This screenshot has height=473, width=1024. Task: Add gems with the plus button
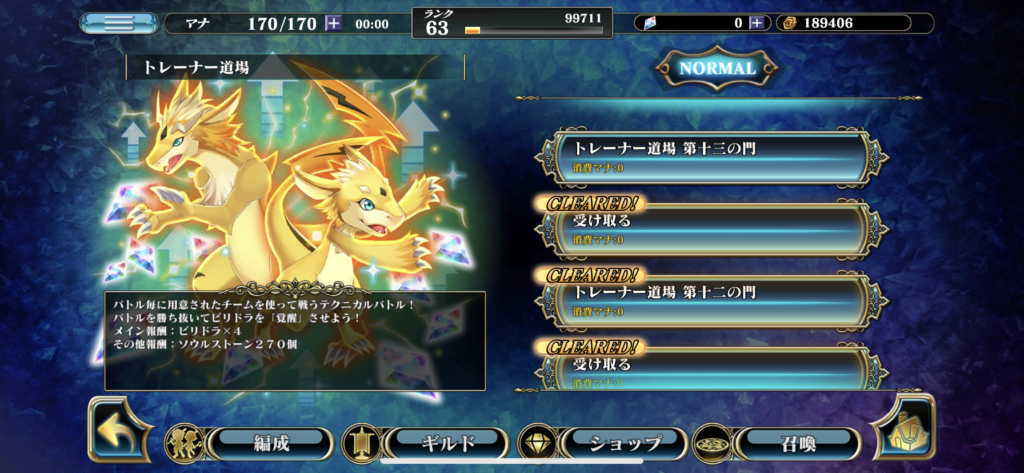756,23
